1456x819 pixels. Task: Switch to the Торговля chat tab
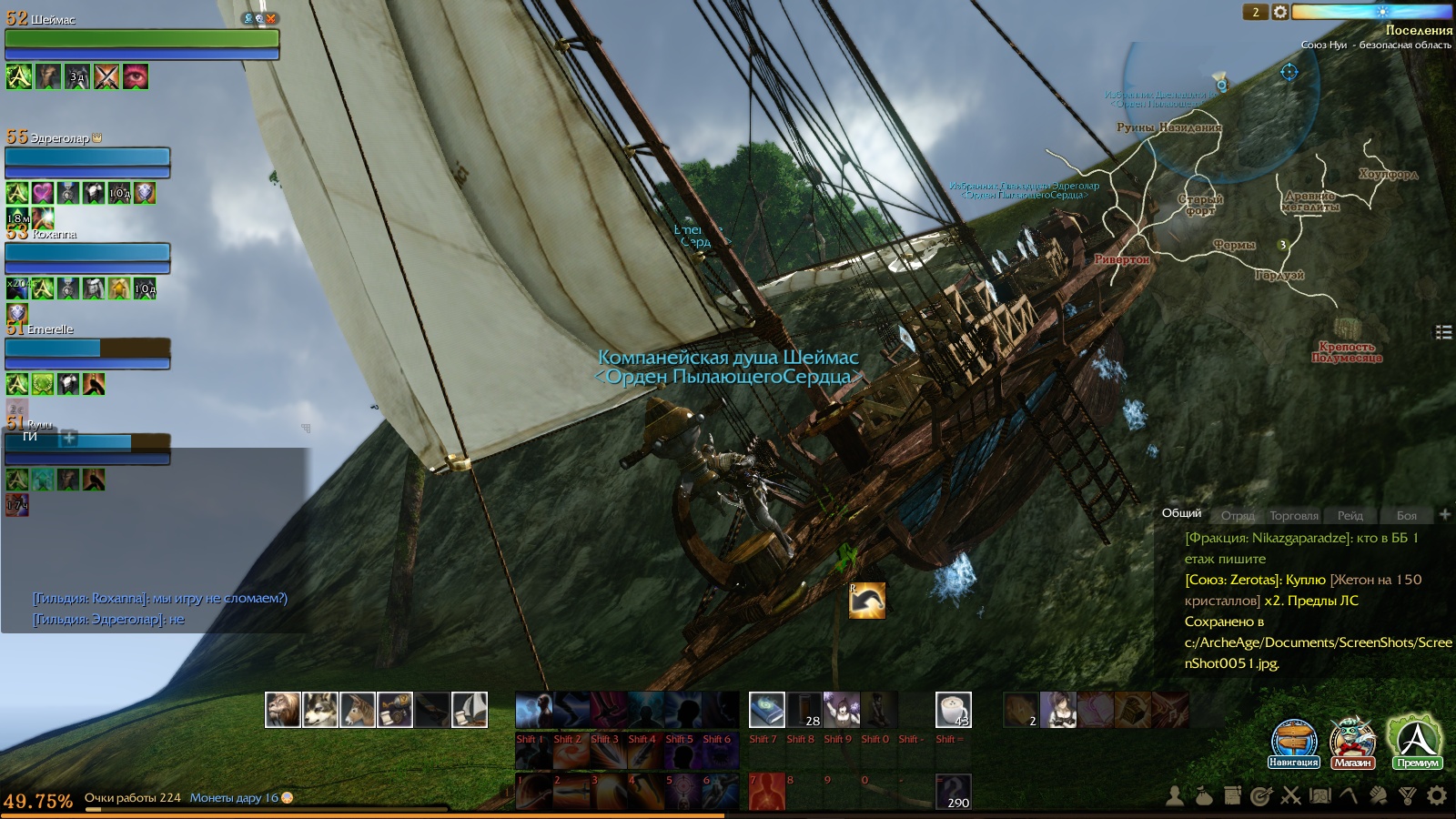[x=1293, y=515]
